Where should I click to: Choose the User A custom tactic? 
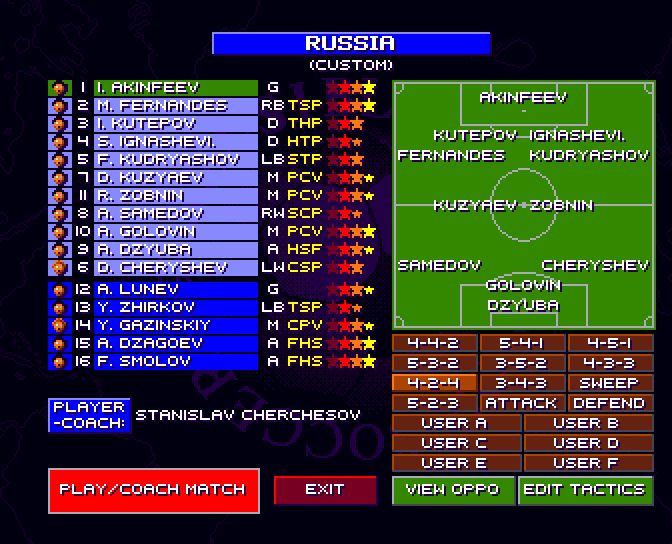click(x=454, y=423)
